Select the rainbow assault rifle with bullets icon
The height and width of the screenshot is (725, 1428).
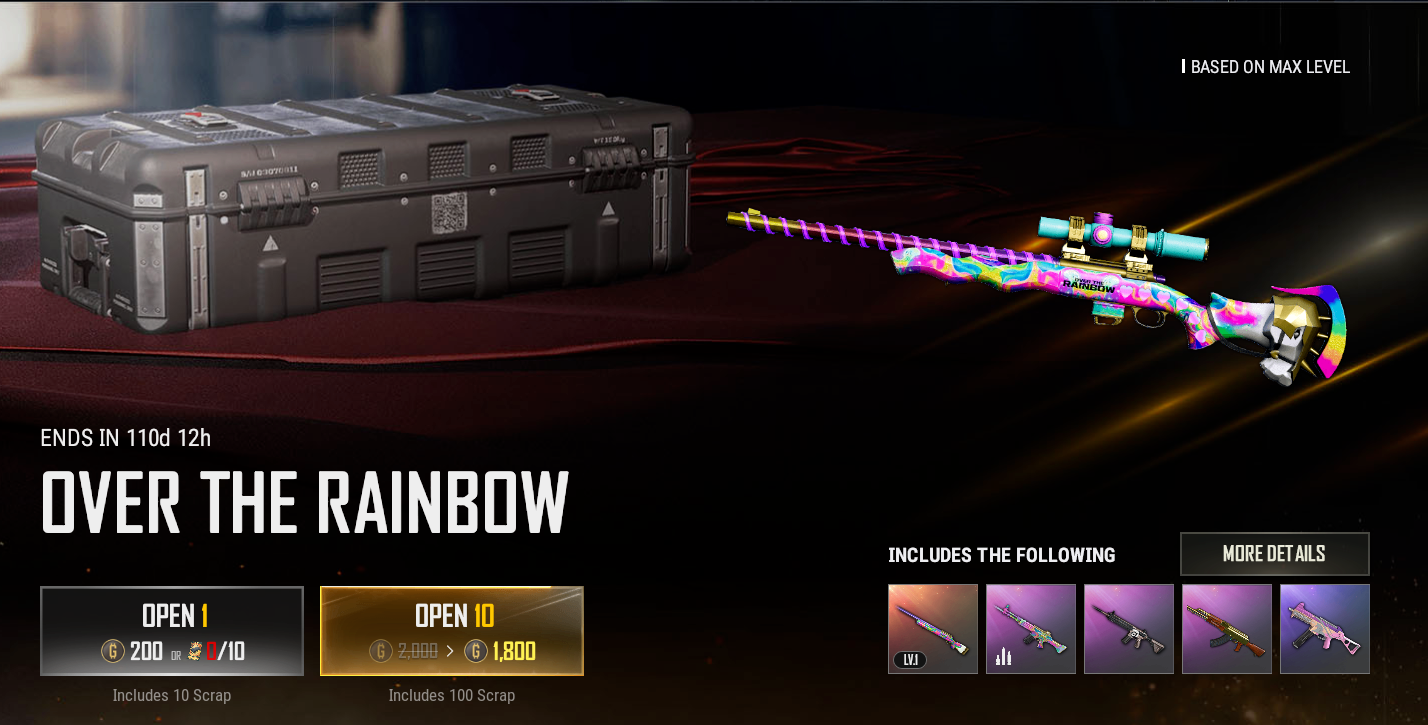(1031, 629)
